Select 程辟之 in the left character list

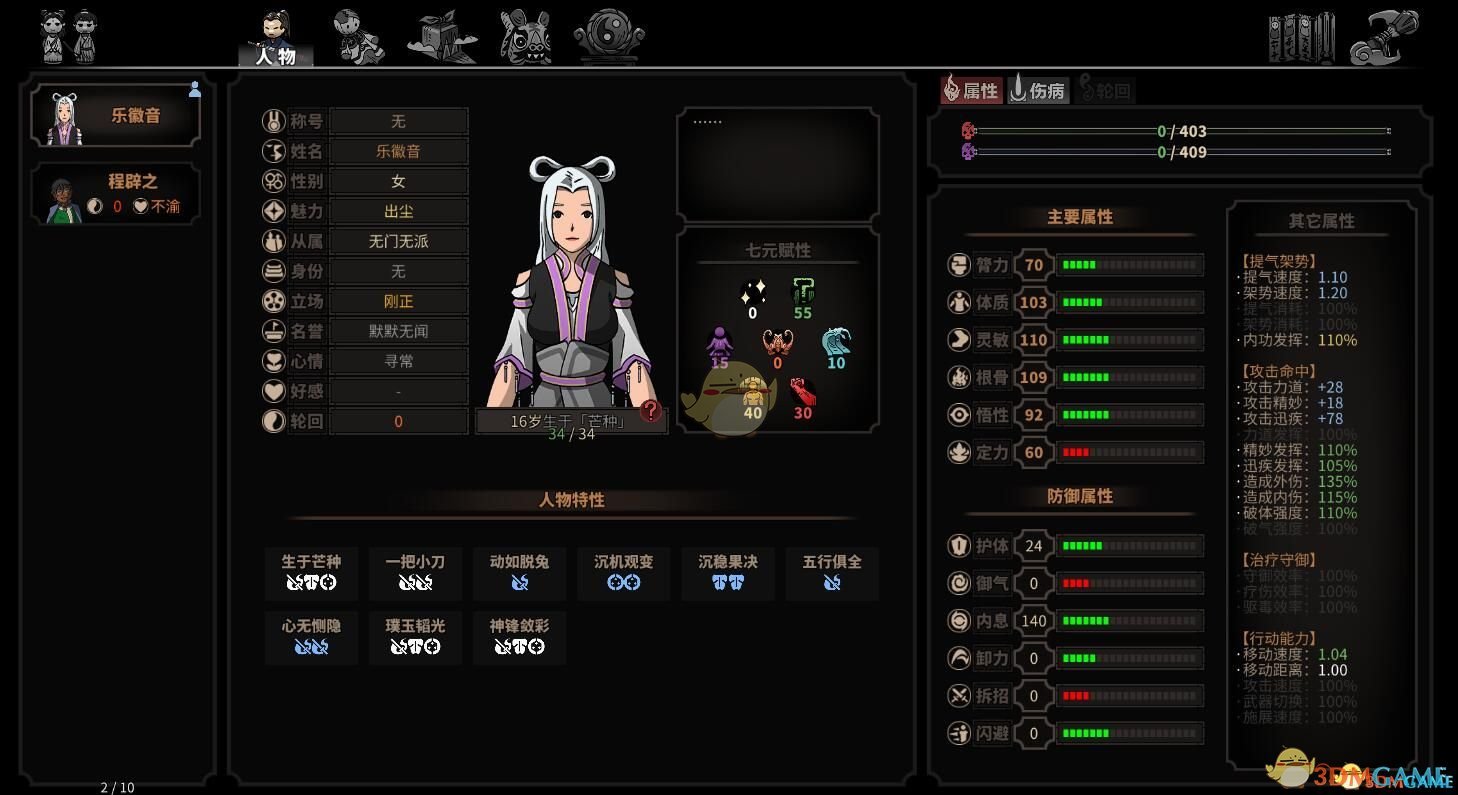[115, 193]
